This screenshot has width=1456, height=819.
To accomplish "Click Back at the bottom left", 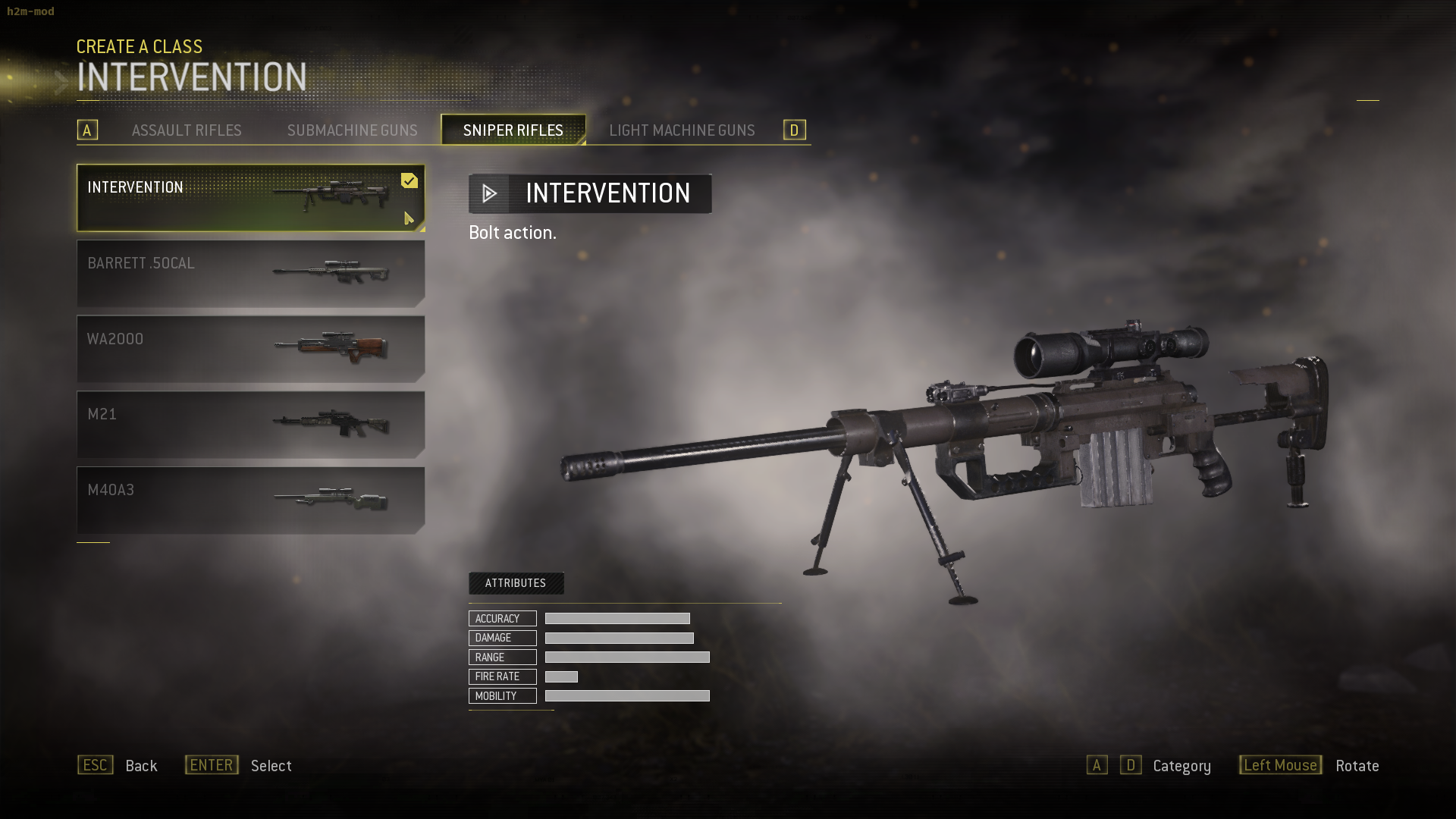I will click(141, 766).
